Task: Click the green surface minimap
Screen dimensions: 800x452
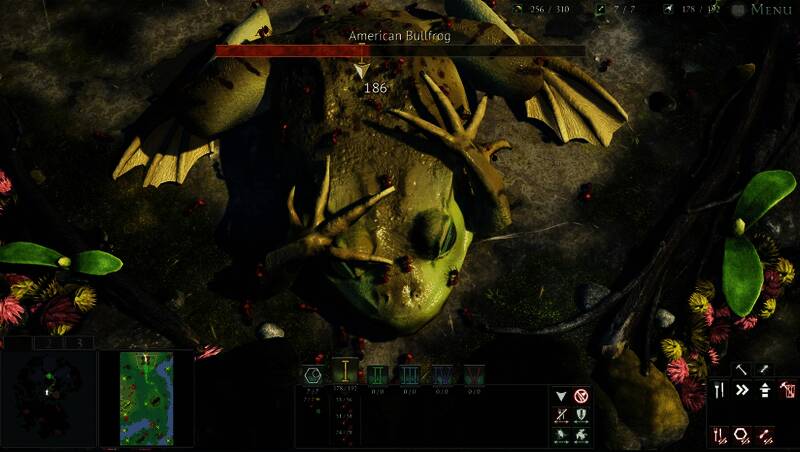Action: tap(146, 398)
